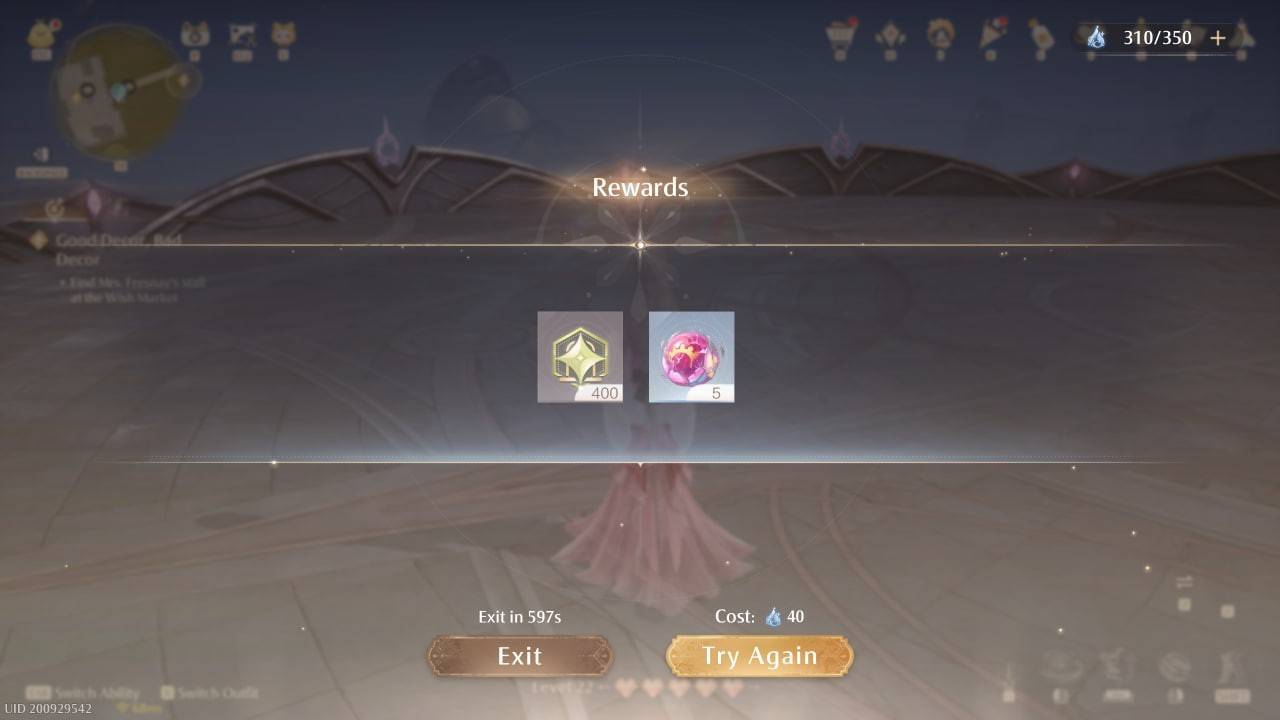Open Pear-Pal with the yellow bird icon

click(41, 32)
